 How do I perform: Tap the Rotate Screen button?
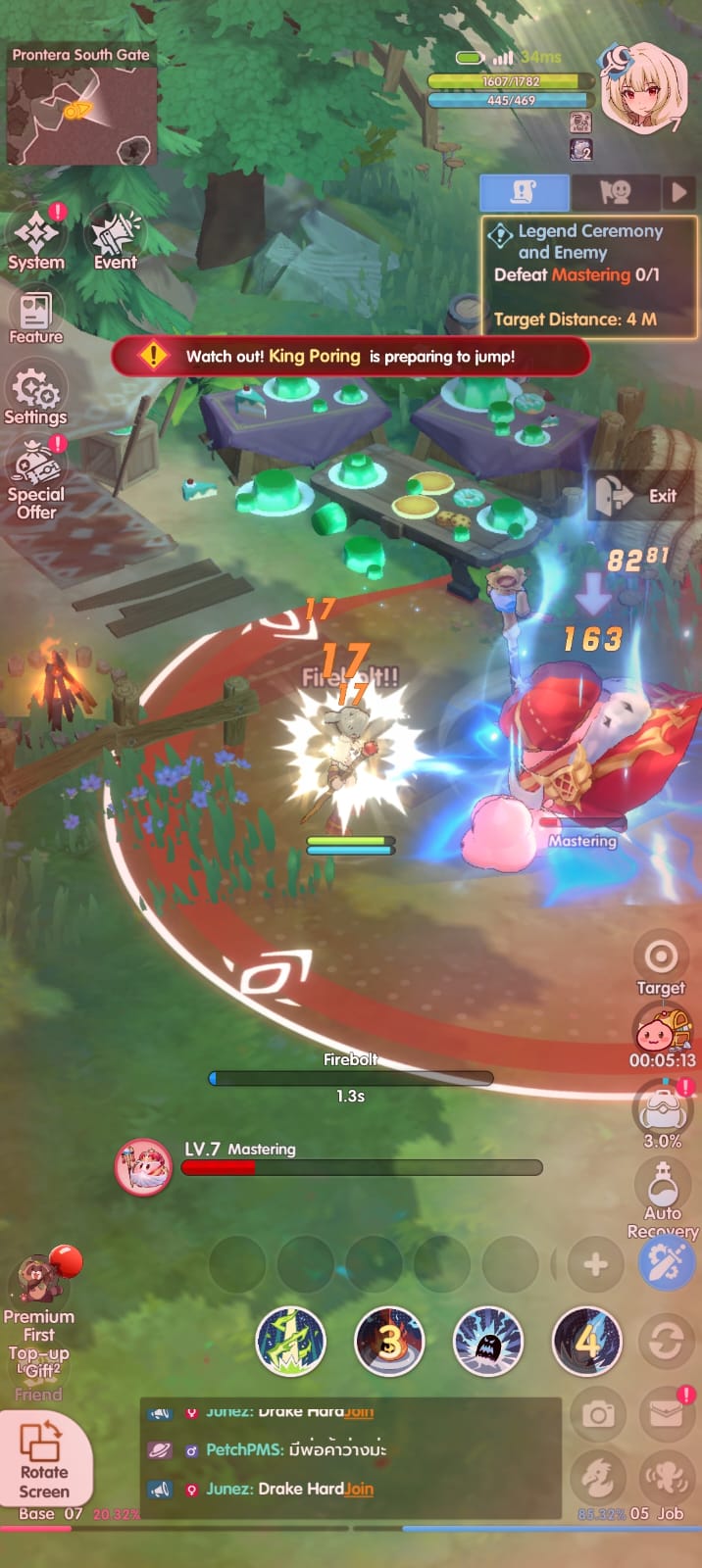(44, 1460)
